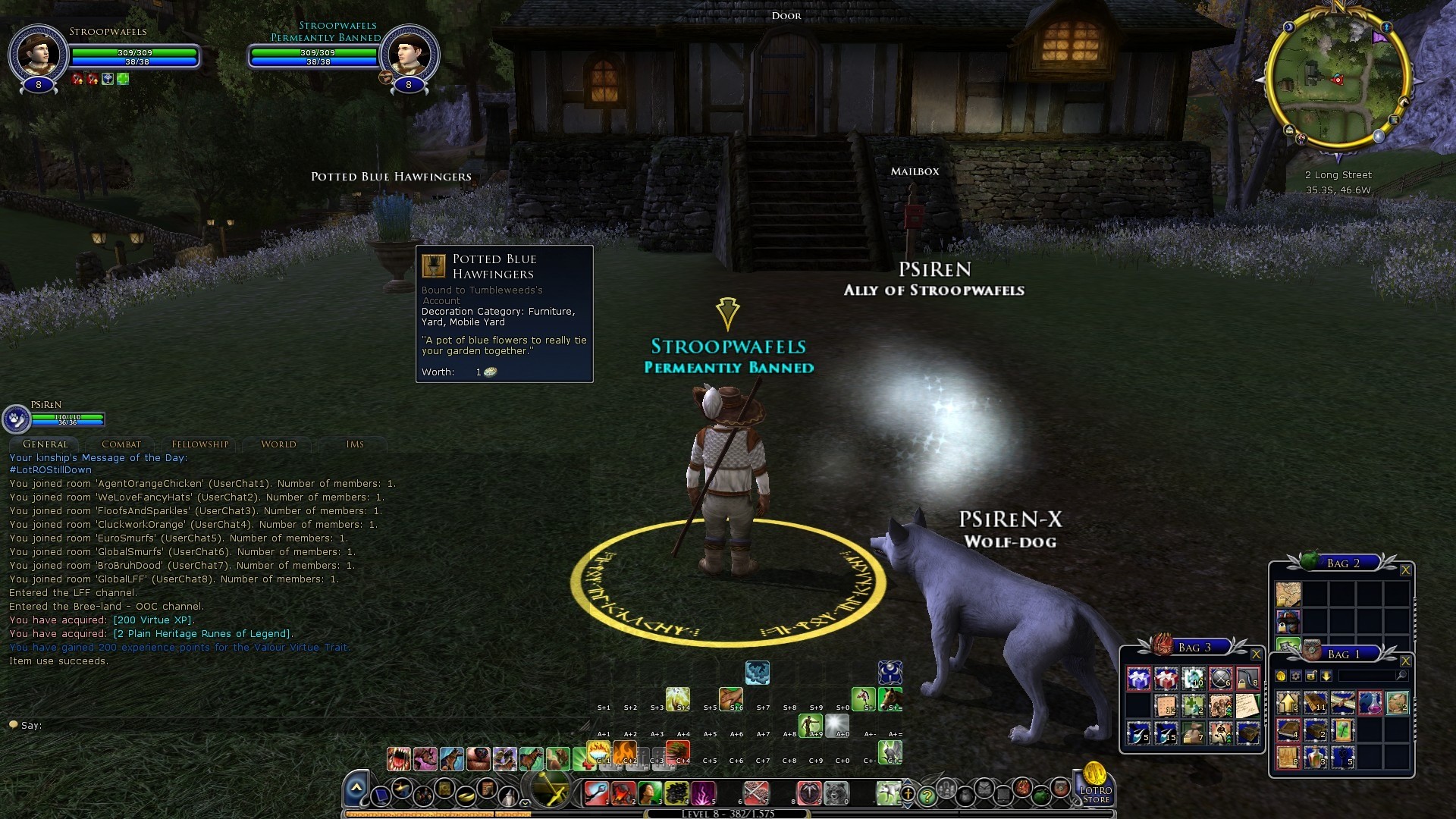Select the blue gift box in Bag 3
Viewport: 1456px width, 819px height.
(1139, 679)
